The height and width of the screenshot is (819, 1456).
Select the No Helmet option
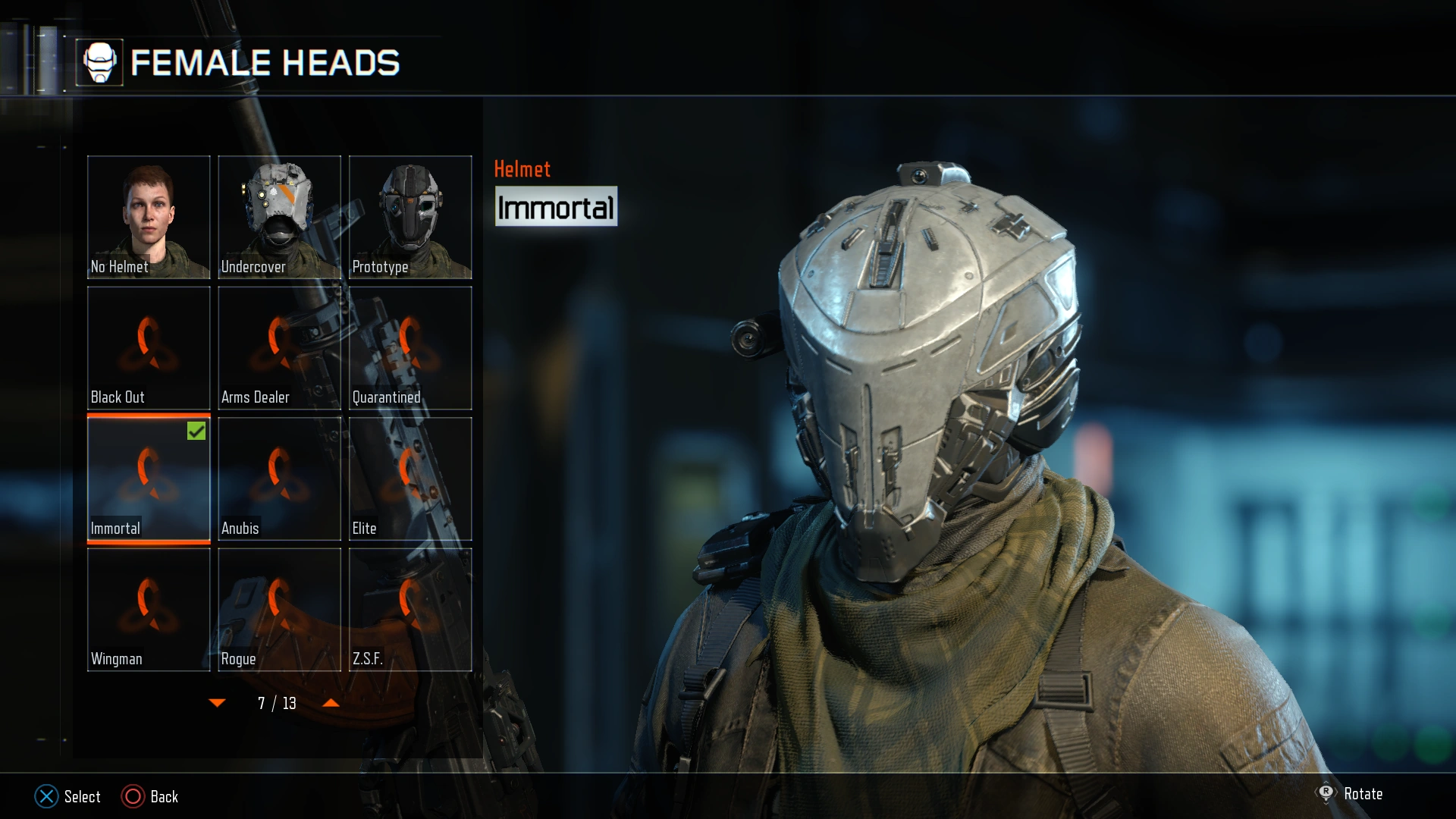149,218
